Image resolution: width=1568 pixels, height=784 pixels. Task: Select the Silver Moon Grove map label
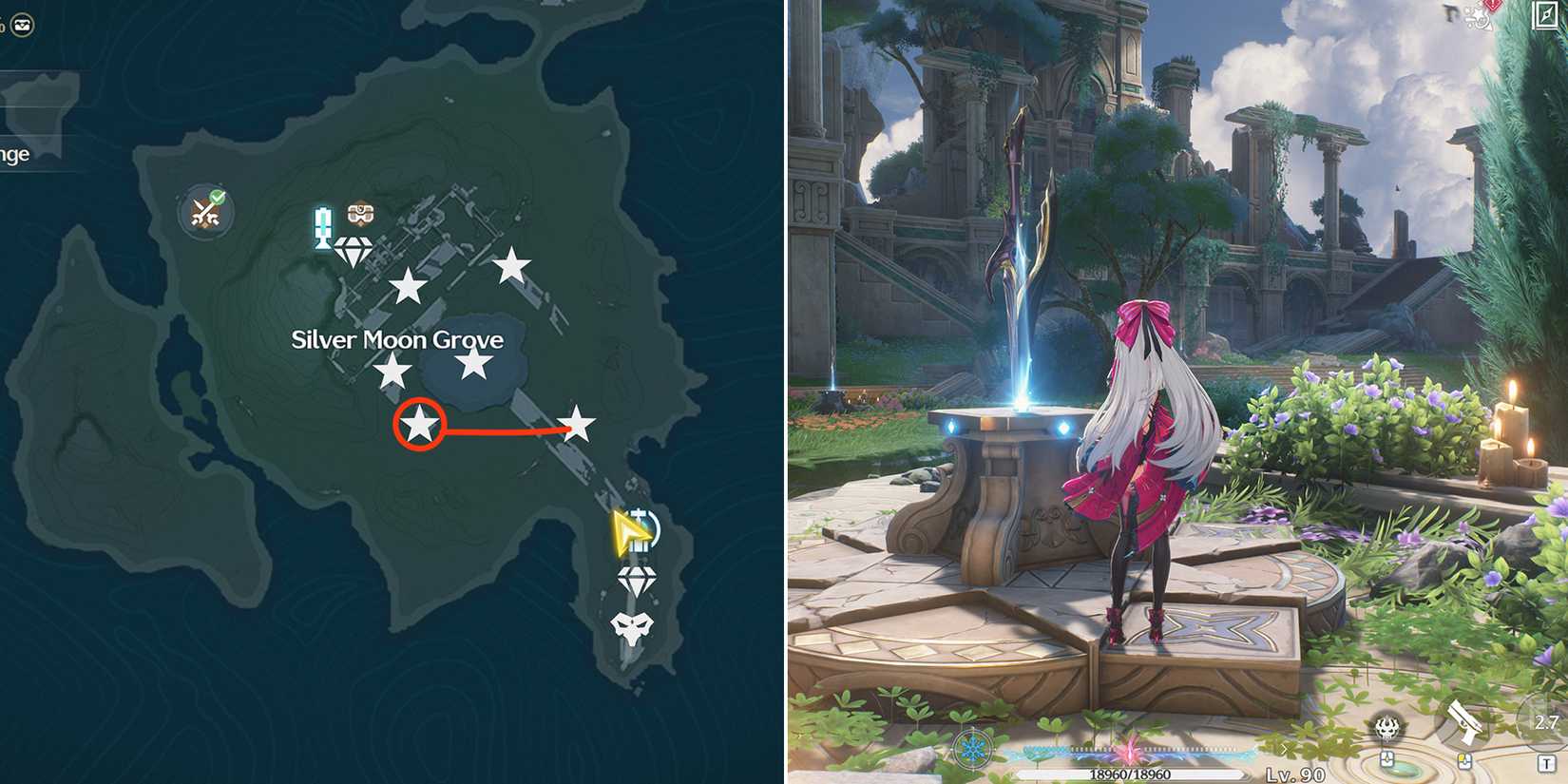pyautogui.click(x=399, y=339)
